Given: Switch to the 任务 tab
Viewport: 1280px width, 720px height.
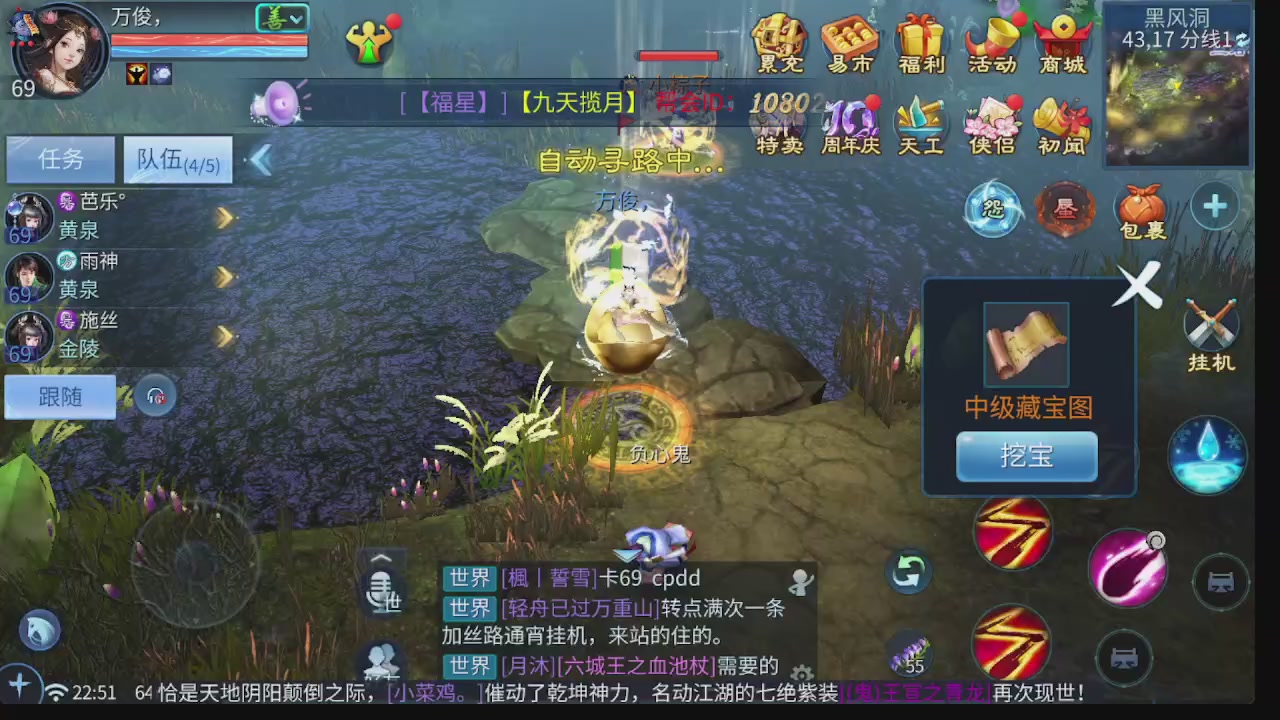Looking at the screenshot, I should click(x=60, y=159).
